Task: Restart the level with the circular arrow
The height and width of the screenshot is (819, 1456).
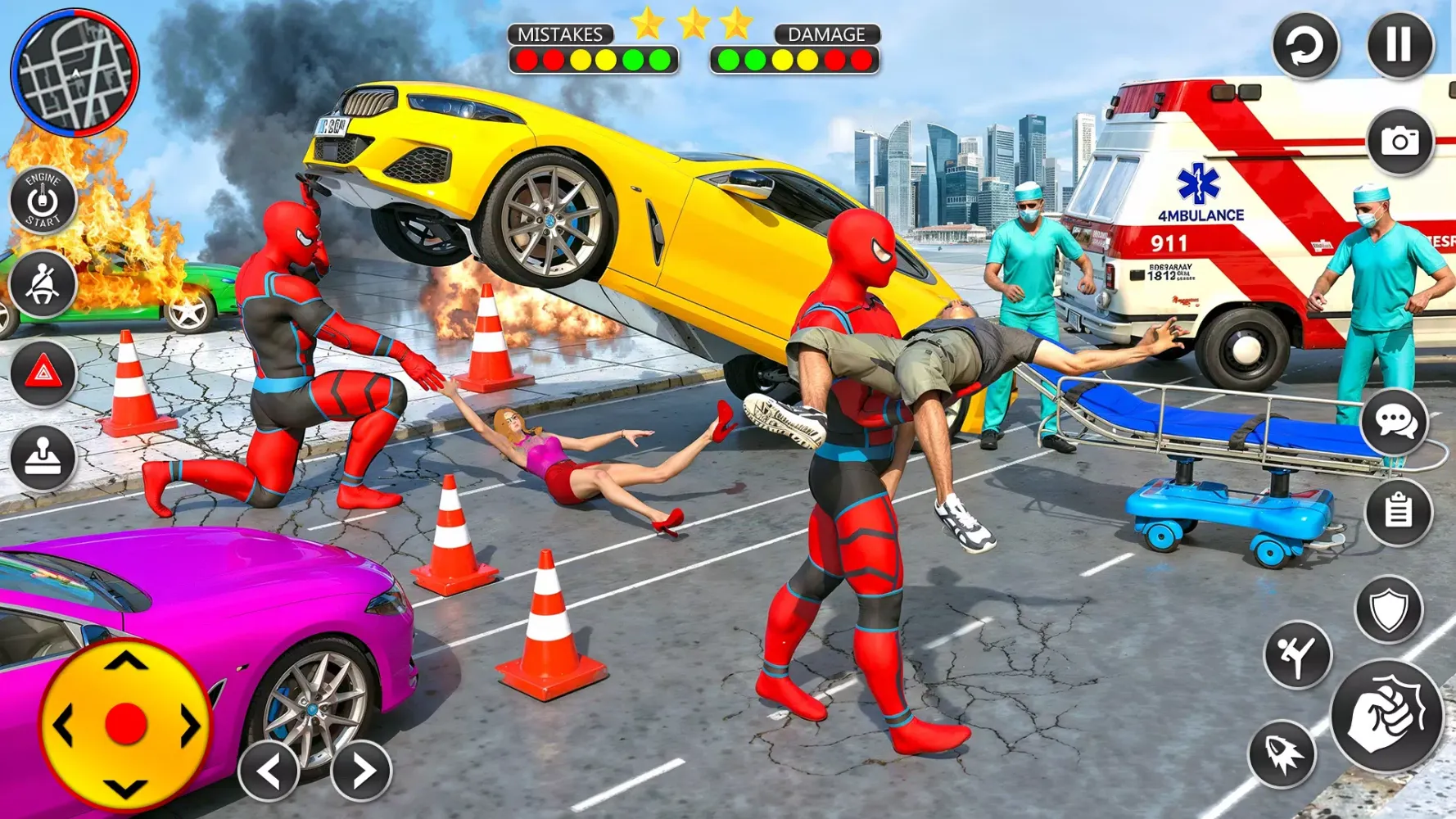Action: click(x=1305, y=46)
